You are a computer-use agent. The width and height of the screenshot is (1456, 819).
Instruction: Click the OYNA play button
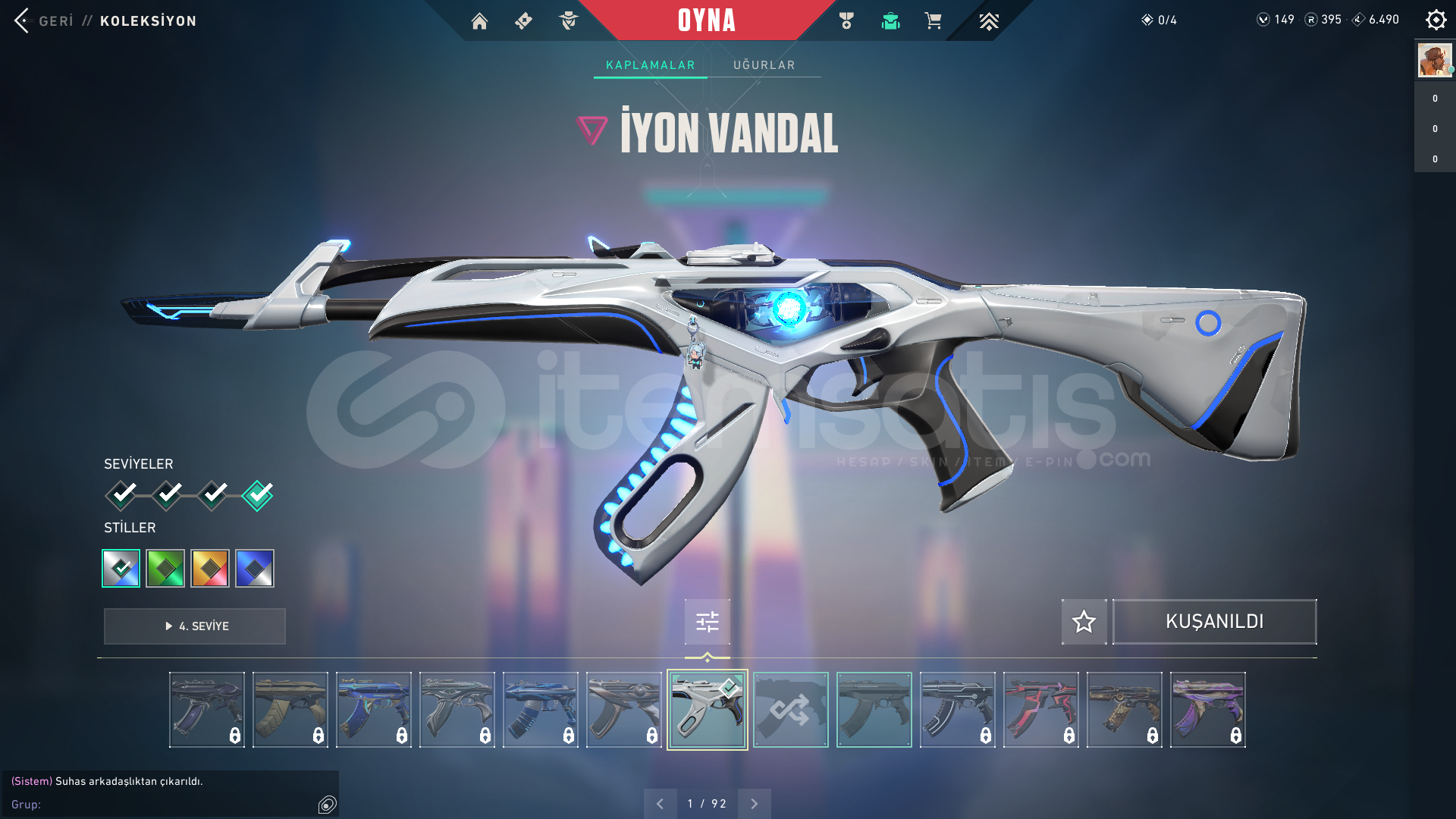tap(706, 20)
